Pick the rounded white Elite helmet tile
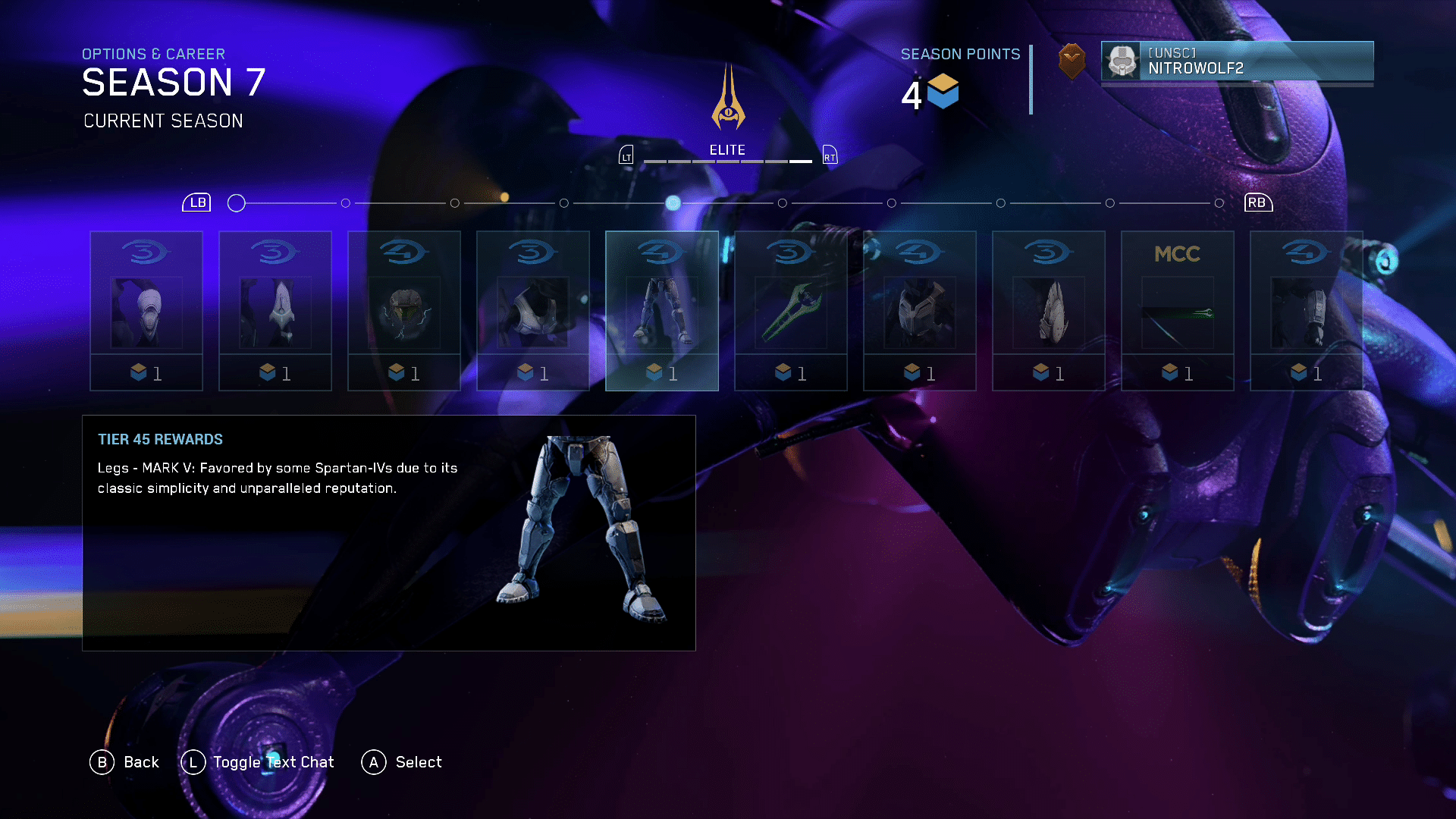1456x819 pixels. pos(146,311)
